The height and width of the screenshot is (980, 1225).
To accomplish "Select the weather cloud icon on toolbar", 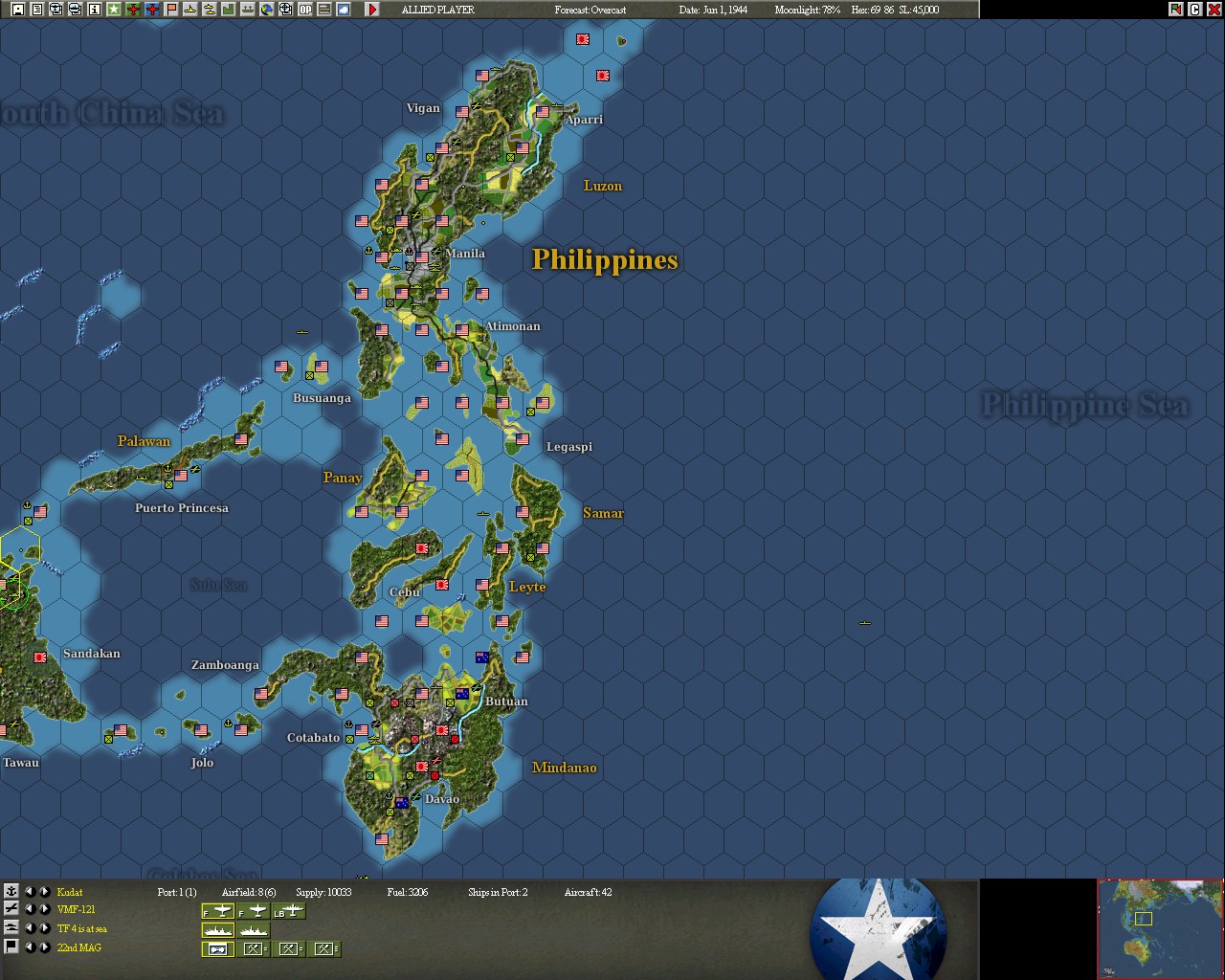I will [343, 11].
